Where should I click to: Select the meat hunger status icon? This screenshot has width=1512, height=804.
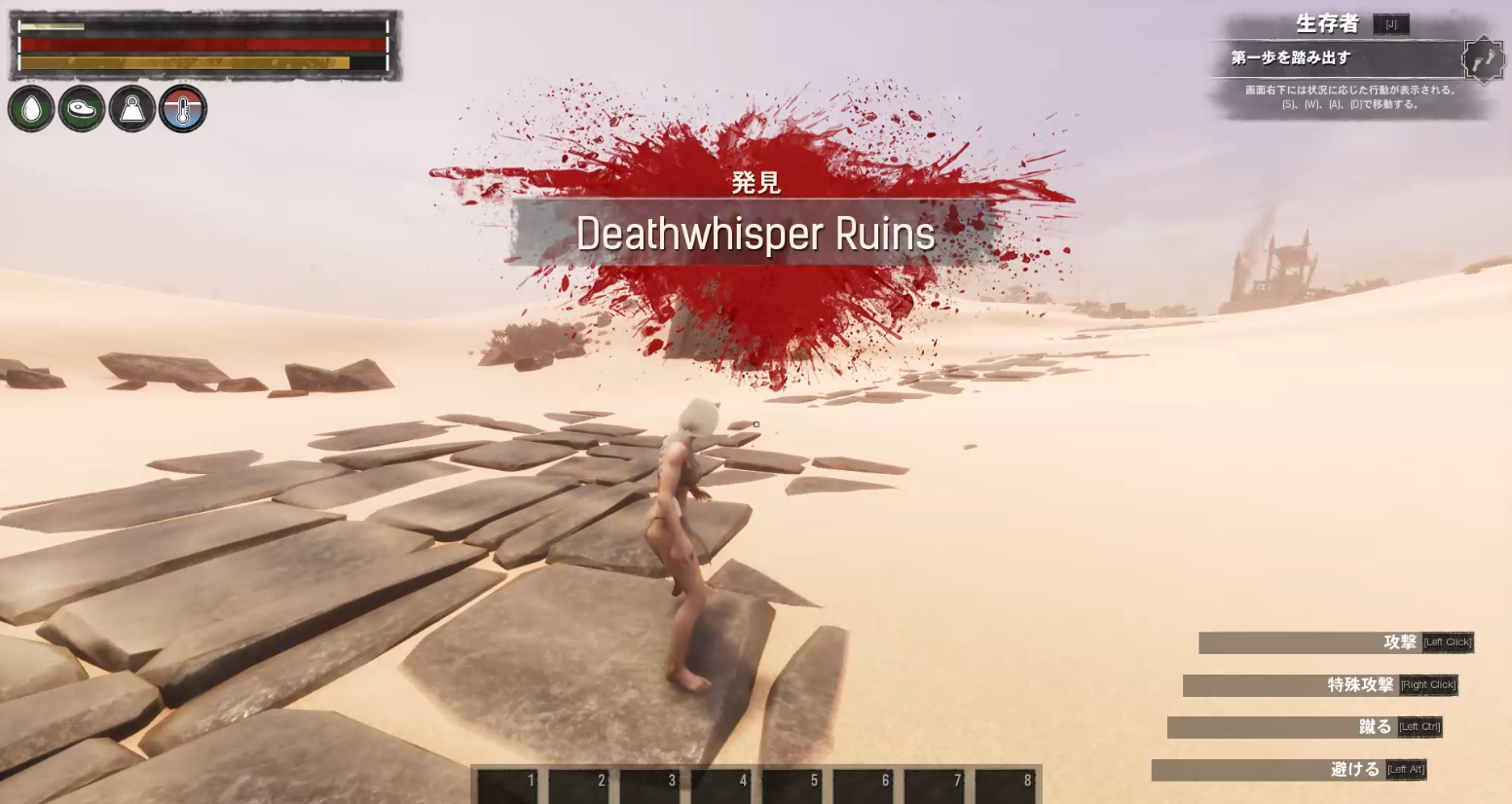(x=82, y=108)
